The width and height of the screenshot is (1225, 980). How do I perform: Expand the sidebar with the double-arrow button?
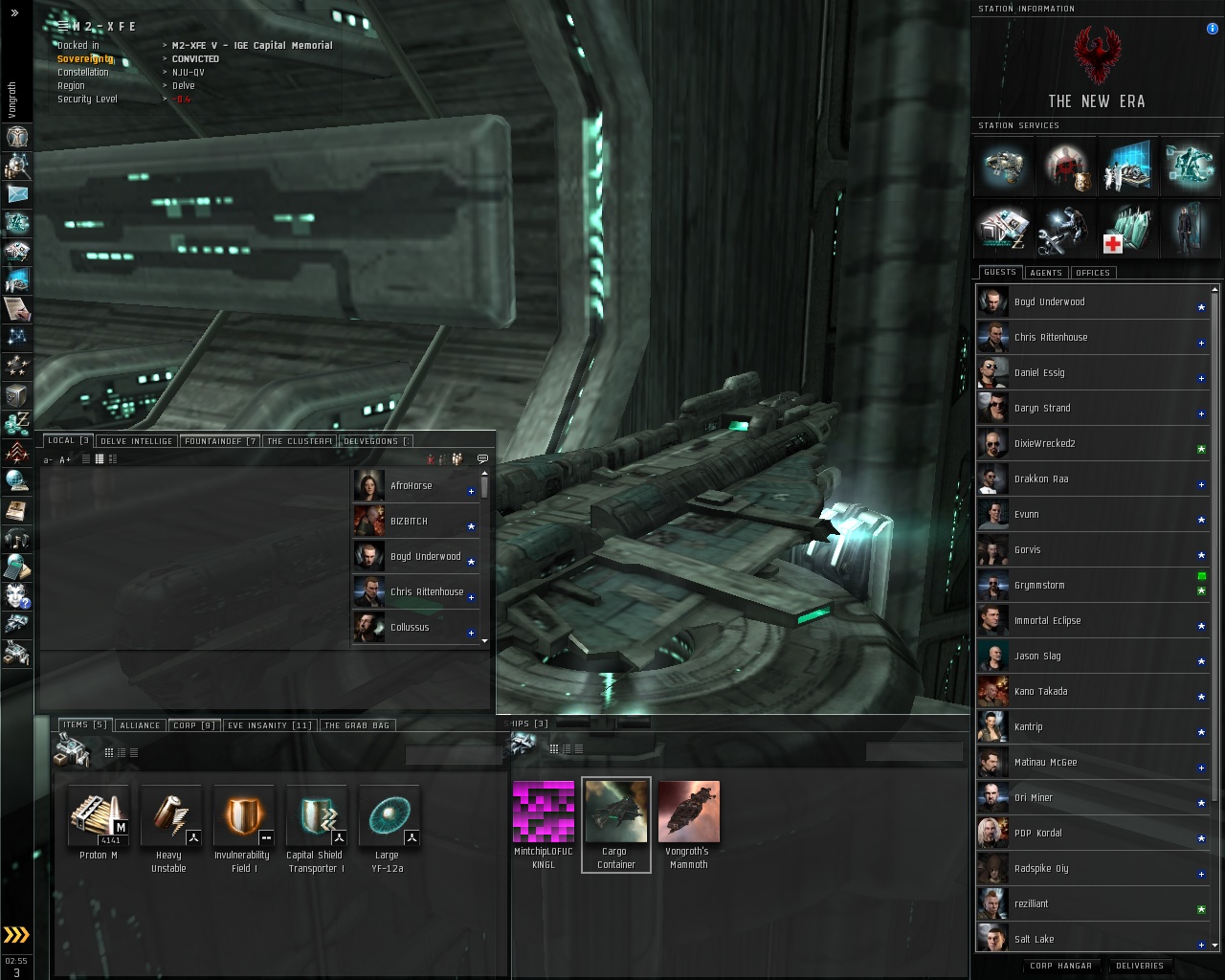pyautogui.click(x=14, y=12)
